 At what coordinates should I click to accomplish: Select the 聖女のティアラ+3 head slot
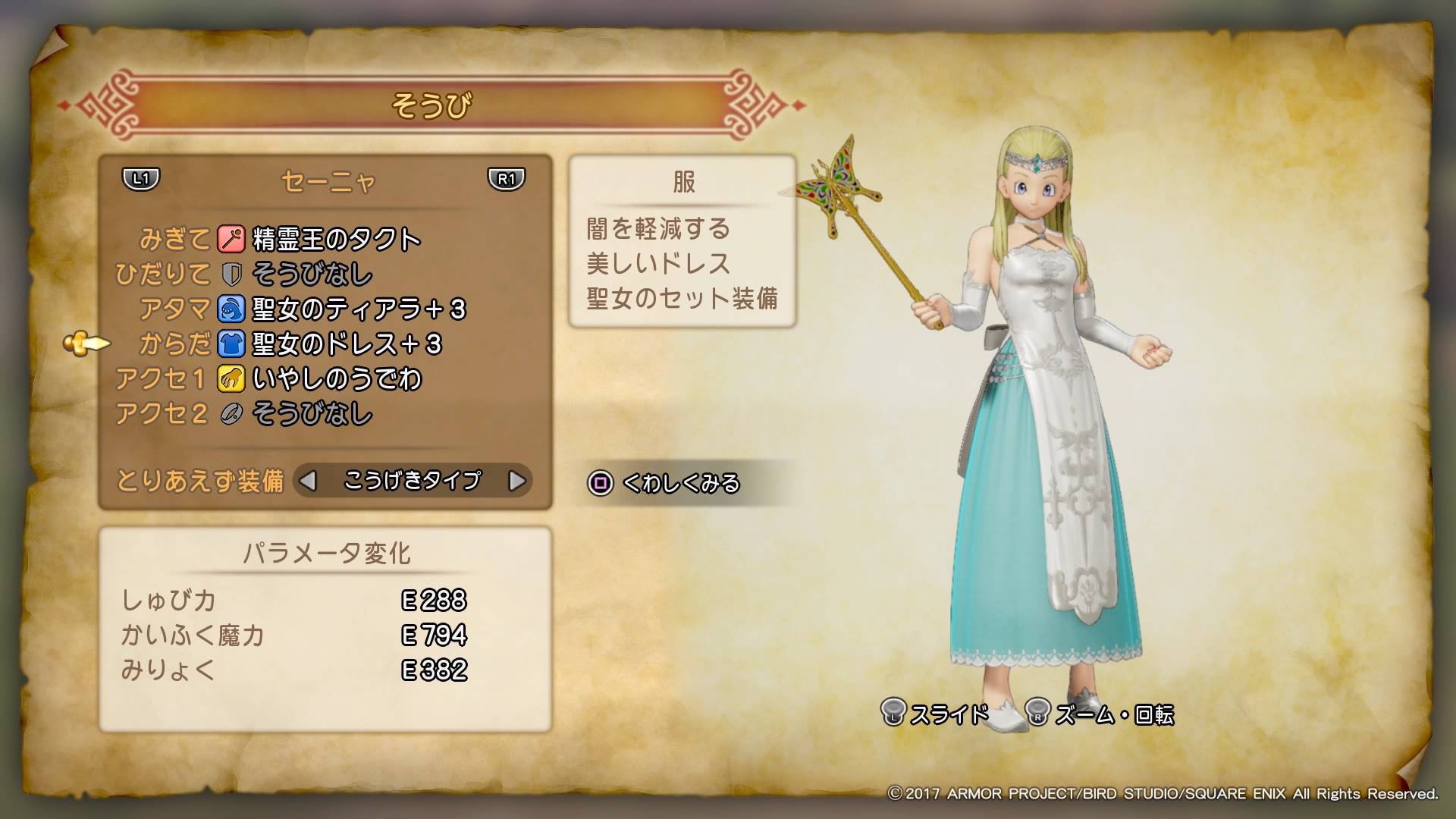358,309
